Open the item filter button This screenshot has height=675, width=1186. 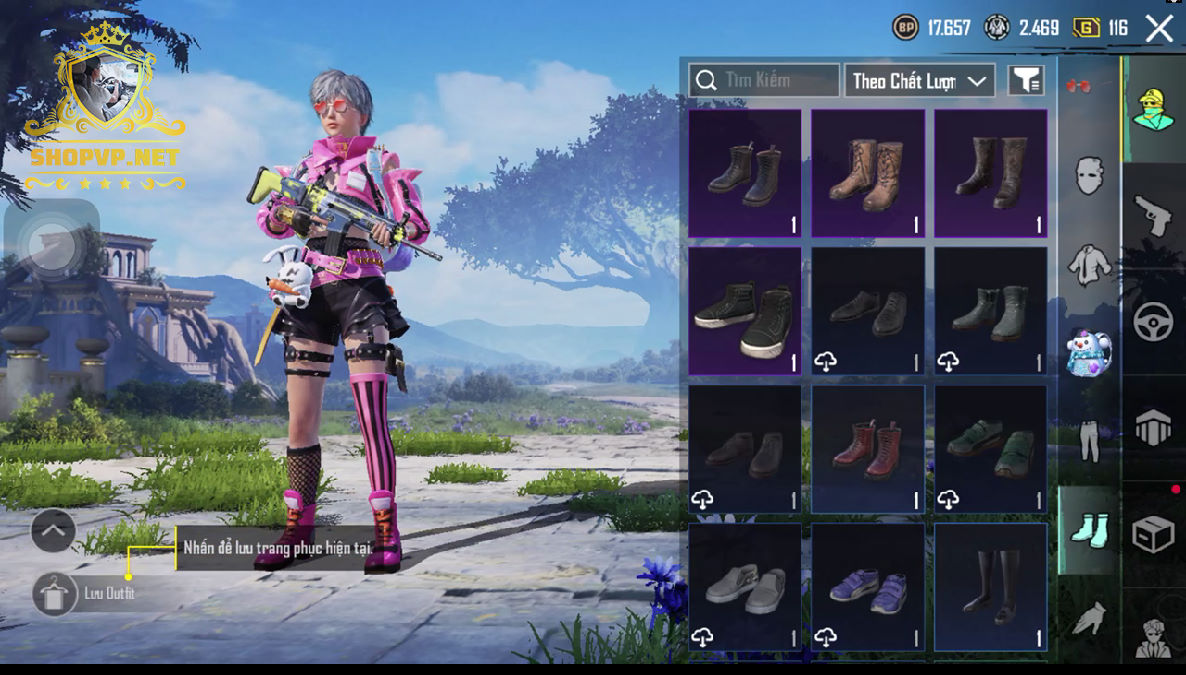click(1026, 81)
